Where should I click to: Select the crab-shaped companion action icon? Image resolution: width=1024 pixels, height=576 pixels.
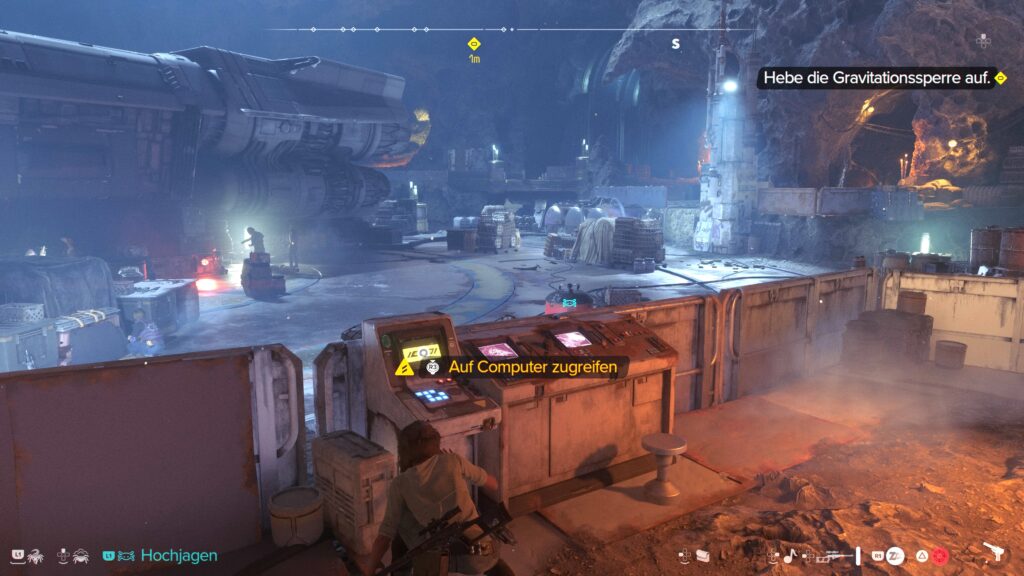(x=78, y=555)
